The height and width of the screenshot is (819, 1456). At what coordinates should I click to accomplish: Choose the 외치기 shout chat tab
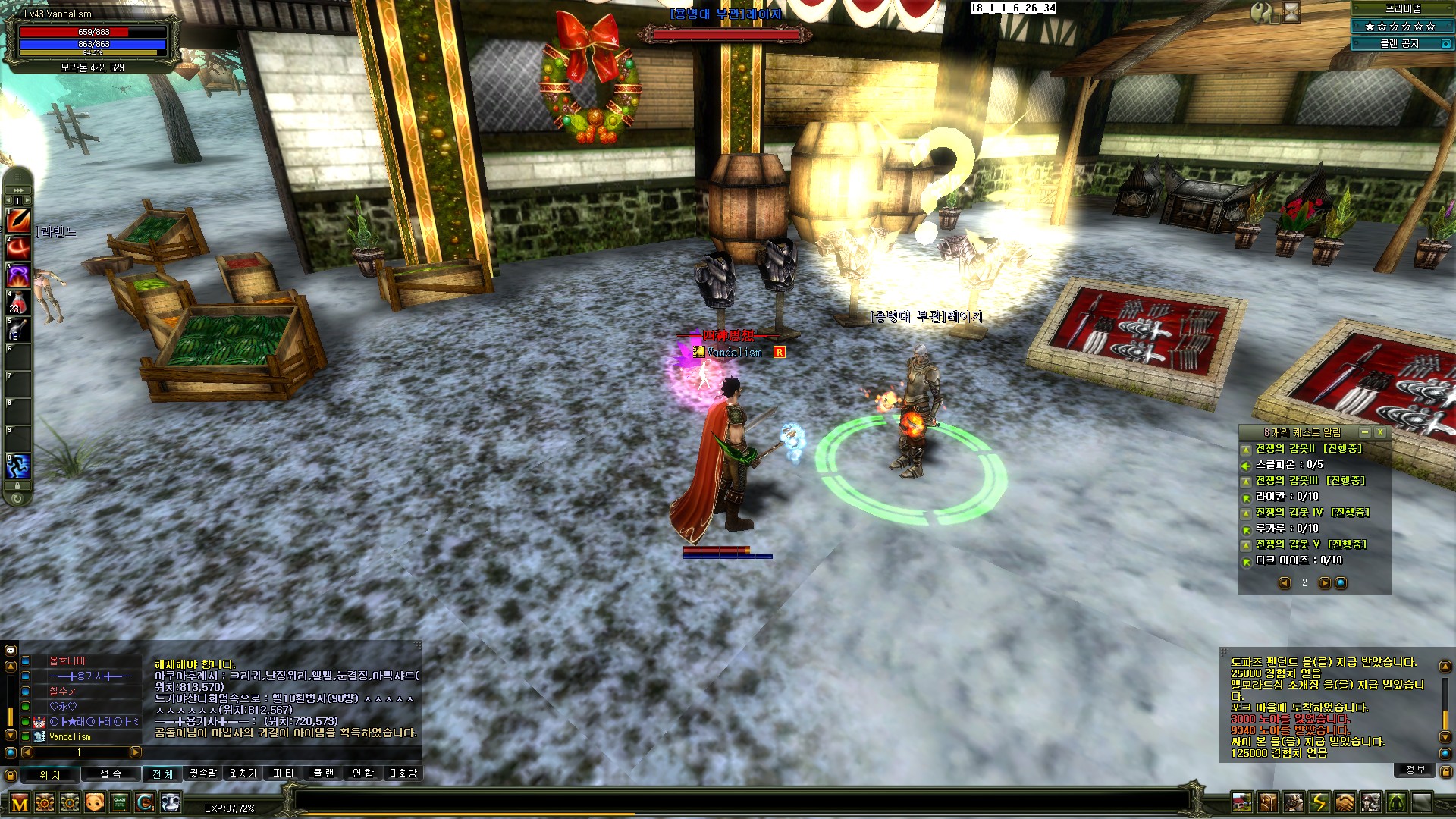pos(243,773)
